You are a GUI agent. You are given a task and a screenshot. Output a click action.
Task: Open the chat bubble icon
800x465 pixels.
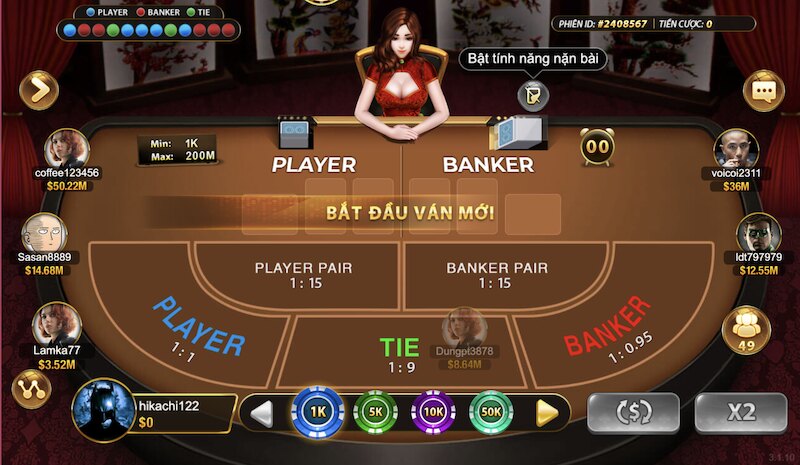[764, 91]
